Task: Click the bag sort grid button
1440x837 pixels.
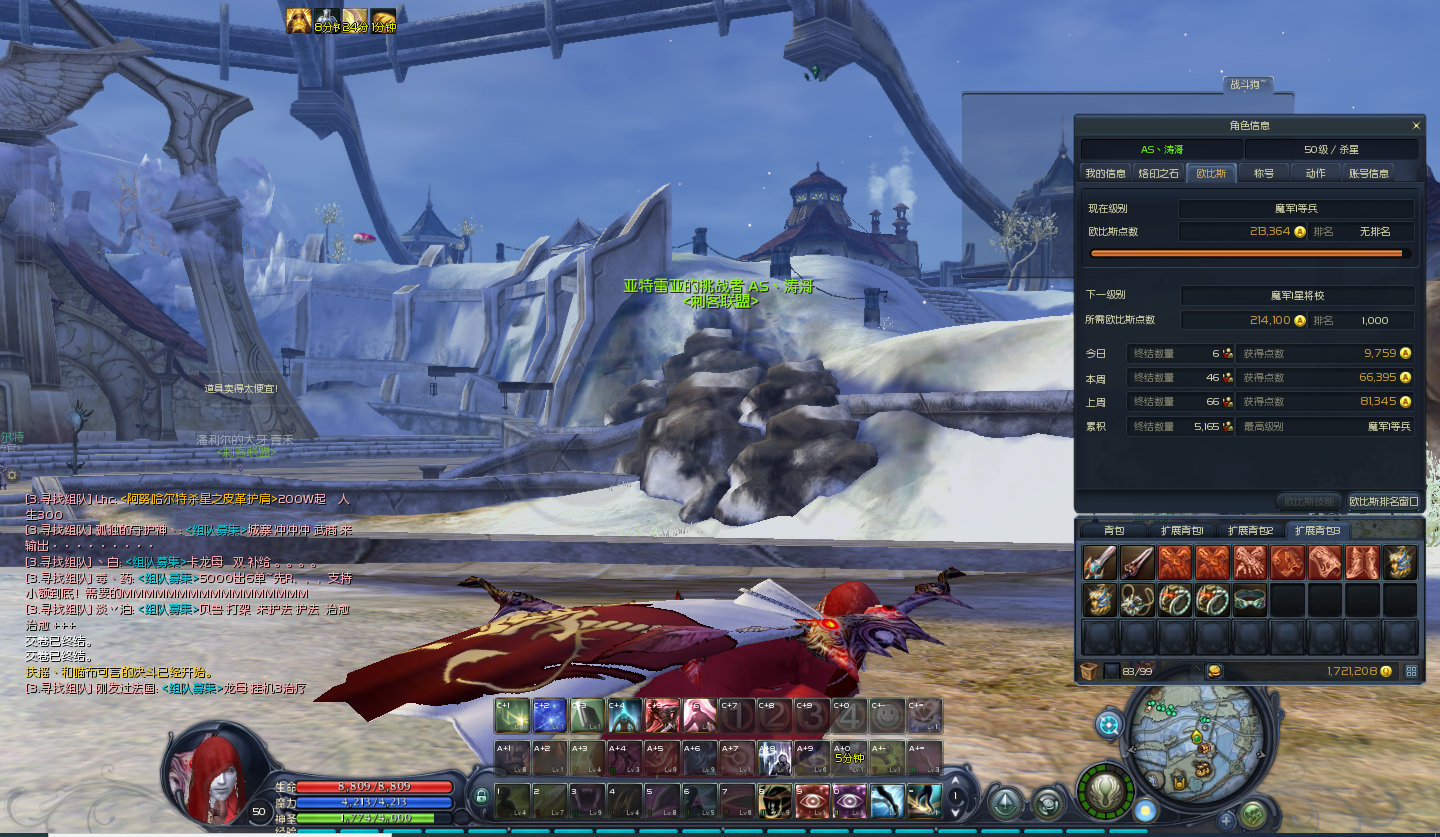Action: pyautogui.click(x=1411, y=671)
